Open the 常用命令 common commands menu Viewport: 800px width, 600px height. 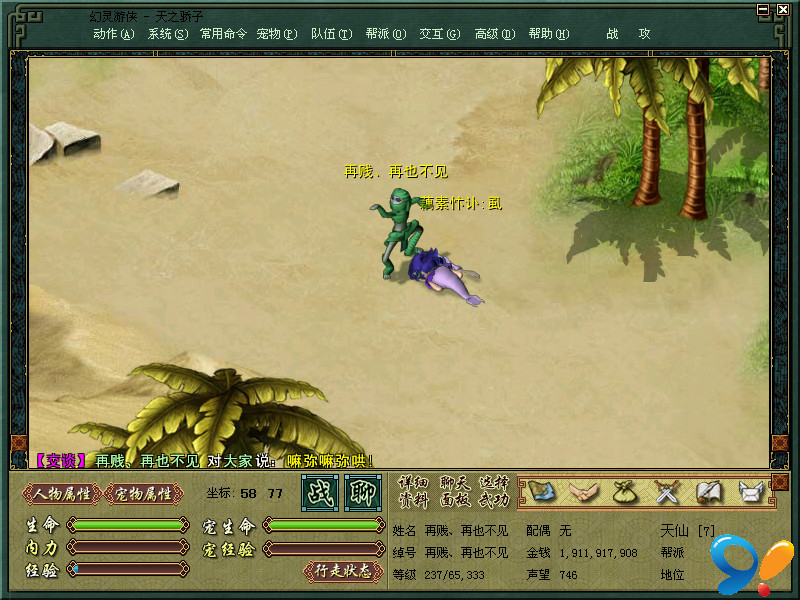coord(223,34)
